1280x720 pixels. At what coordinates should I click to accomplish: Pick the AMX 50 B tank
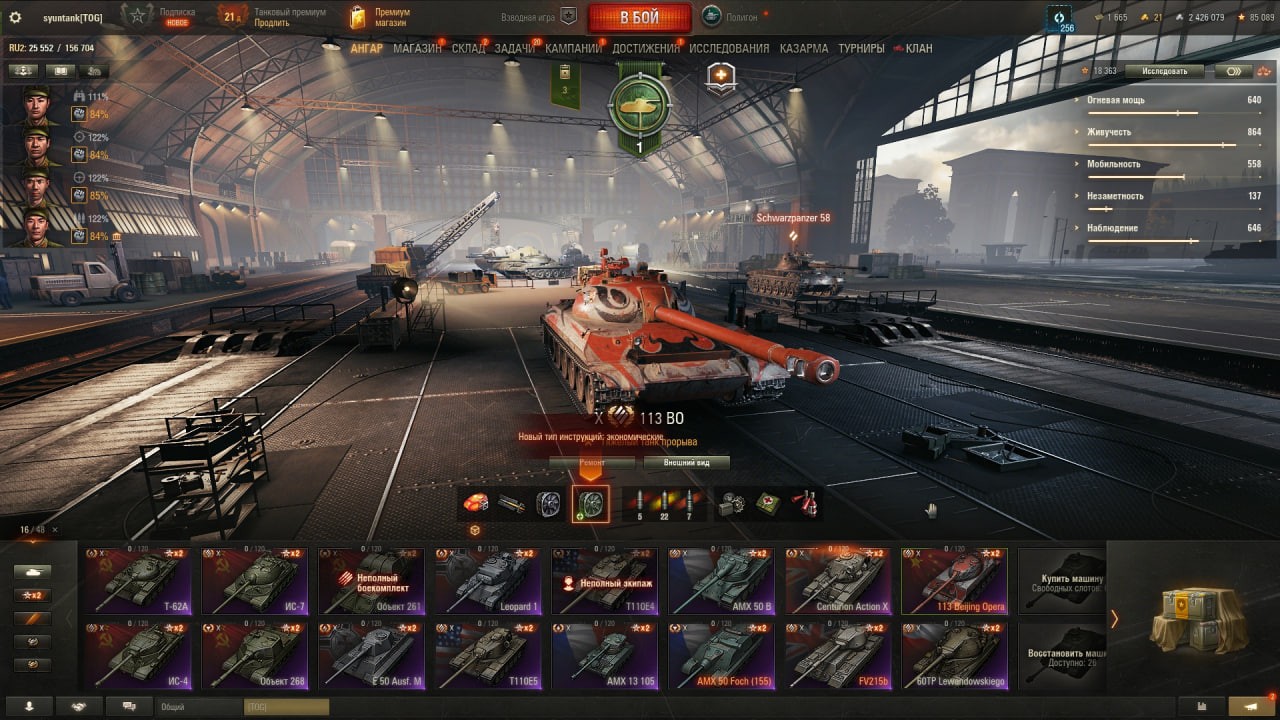722,580
